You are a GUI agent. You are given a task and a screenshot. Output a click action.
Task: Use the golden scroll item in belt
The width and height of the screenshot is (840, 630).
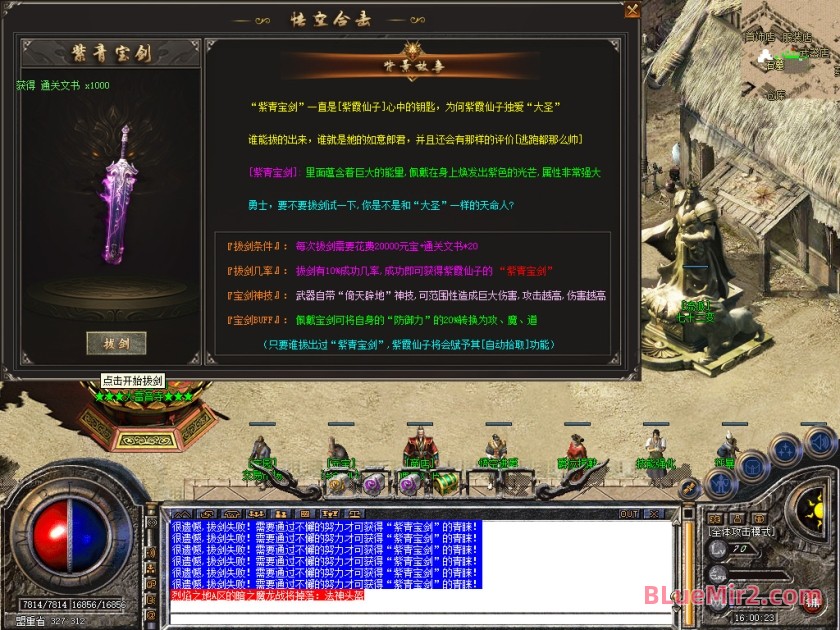tap(336, 483)
